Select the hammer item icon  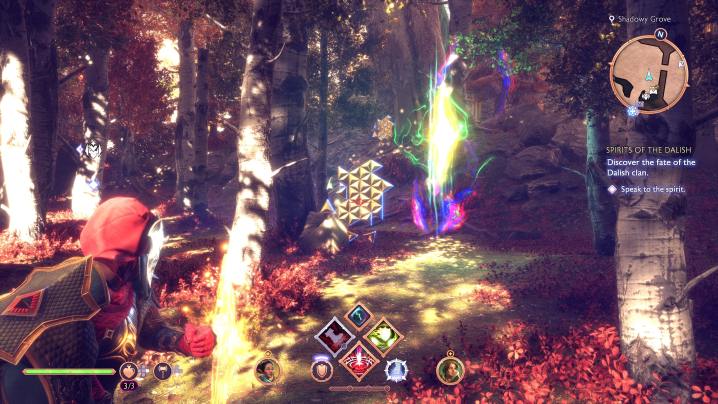point(162,371)
